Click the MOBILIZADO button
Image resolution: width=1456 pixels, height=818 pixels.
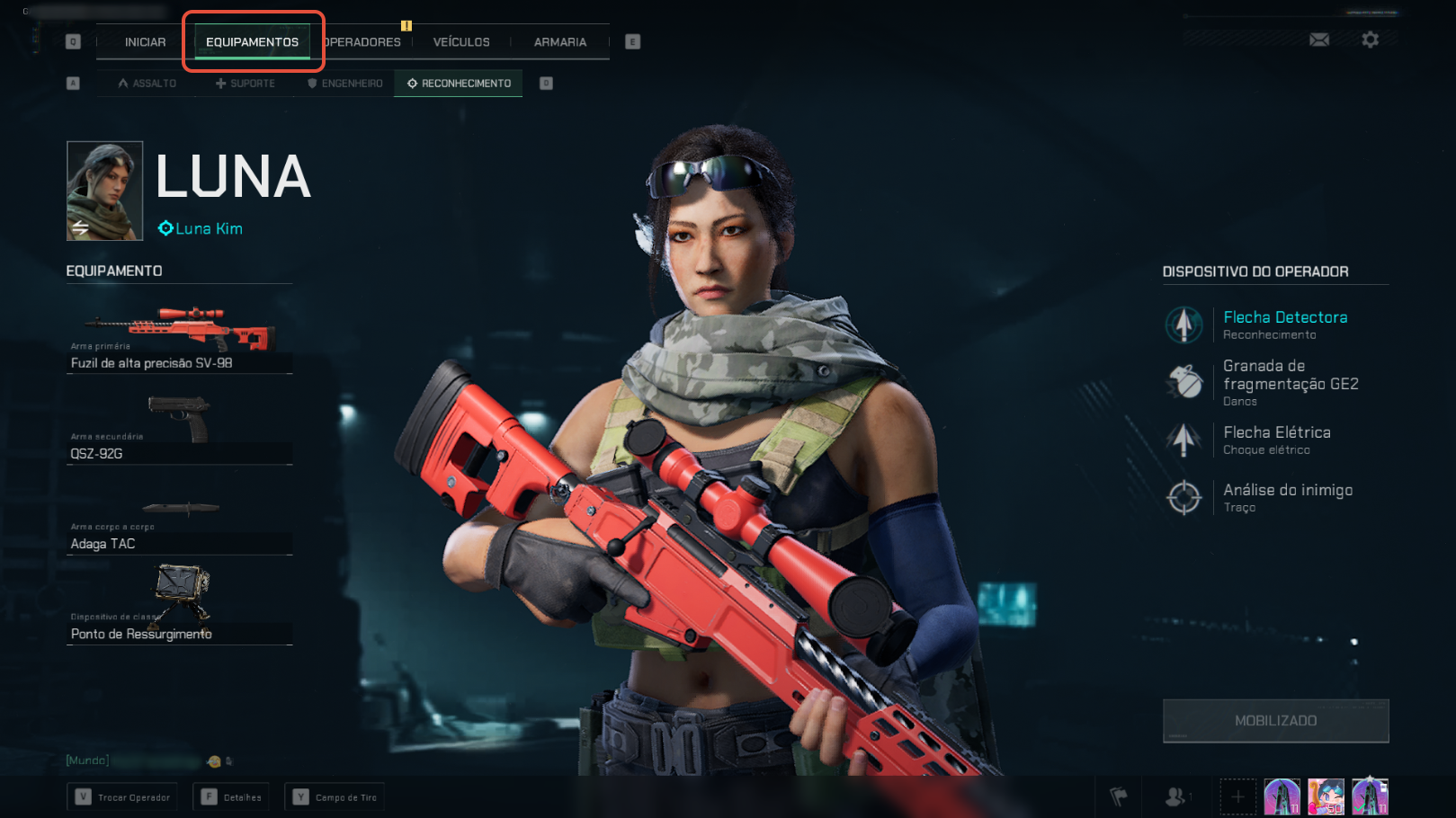click(x=1275, y=721)
